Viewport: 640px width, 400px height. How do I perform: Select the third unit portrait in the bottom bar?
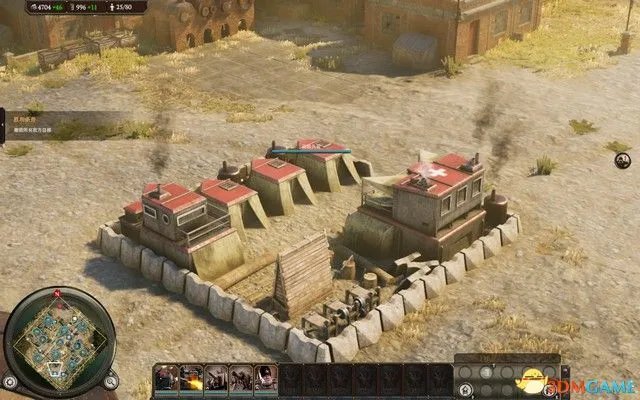216,377
